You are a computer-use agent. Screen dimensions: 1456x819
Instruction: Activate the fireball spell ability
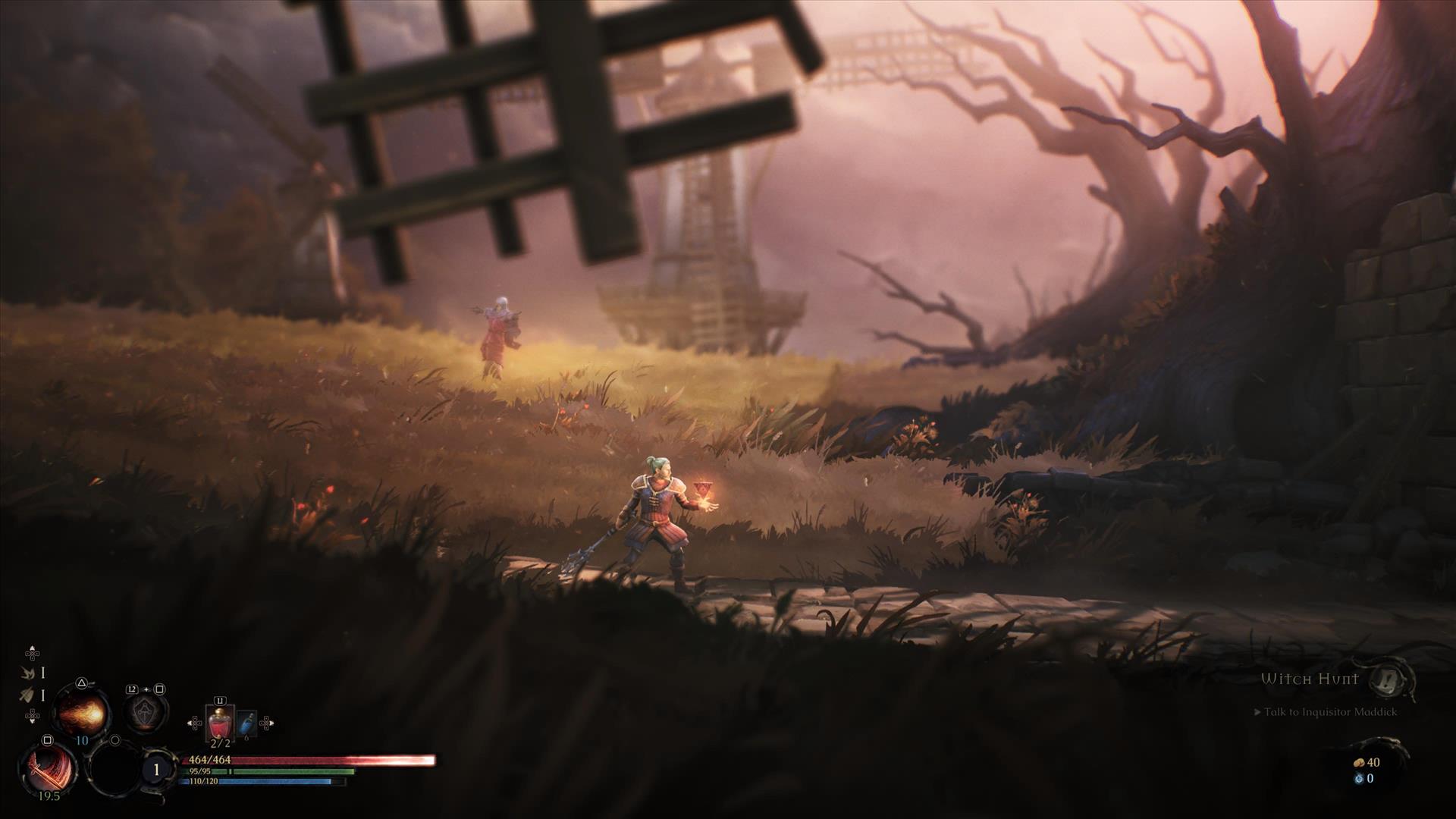click(x=82, y=713)
